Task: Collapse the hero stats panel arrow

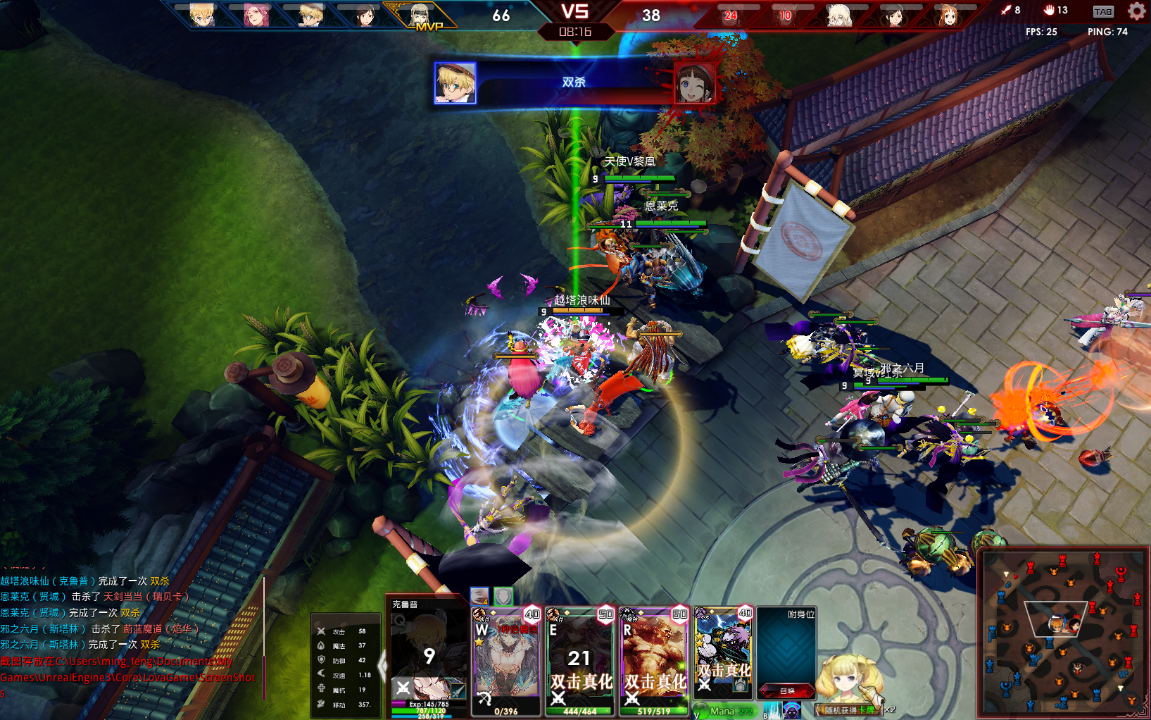Action: click(x=382, y=663)
